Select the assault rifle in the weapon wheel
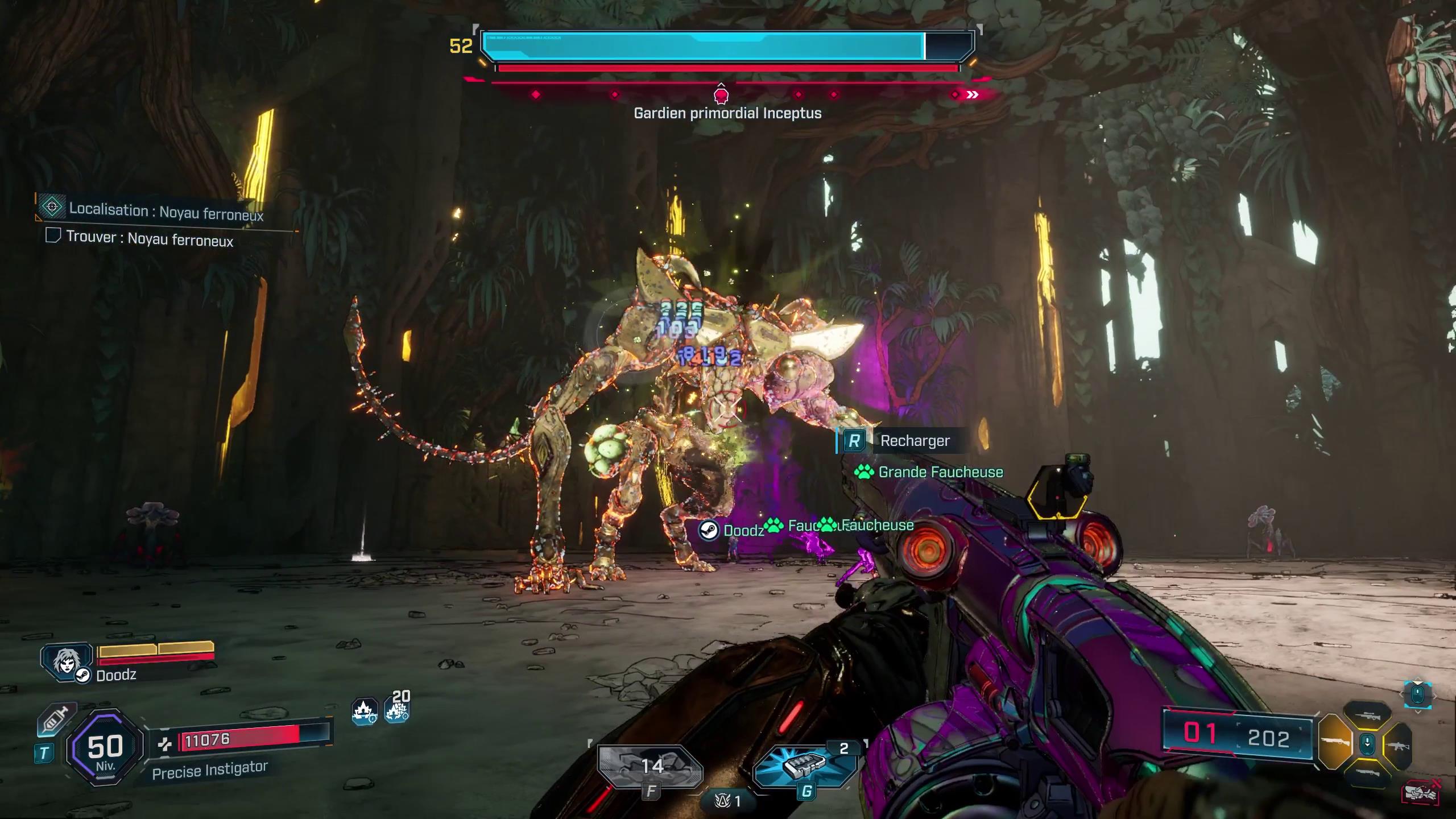 [x=1399, y=746]
